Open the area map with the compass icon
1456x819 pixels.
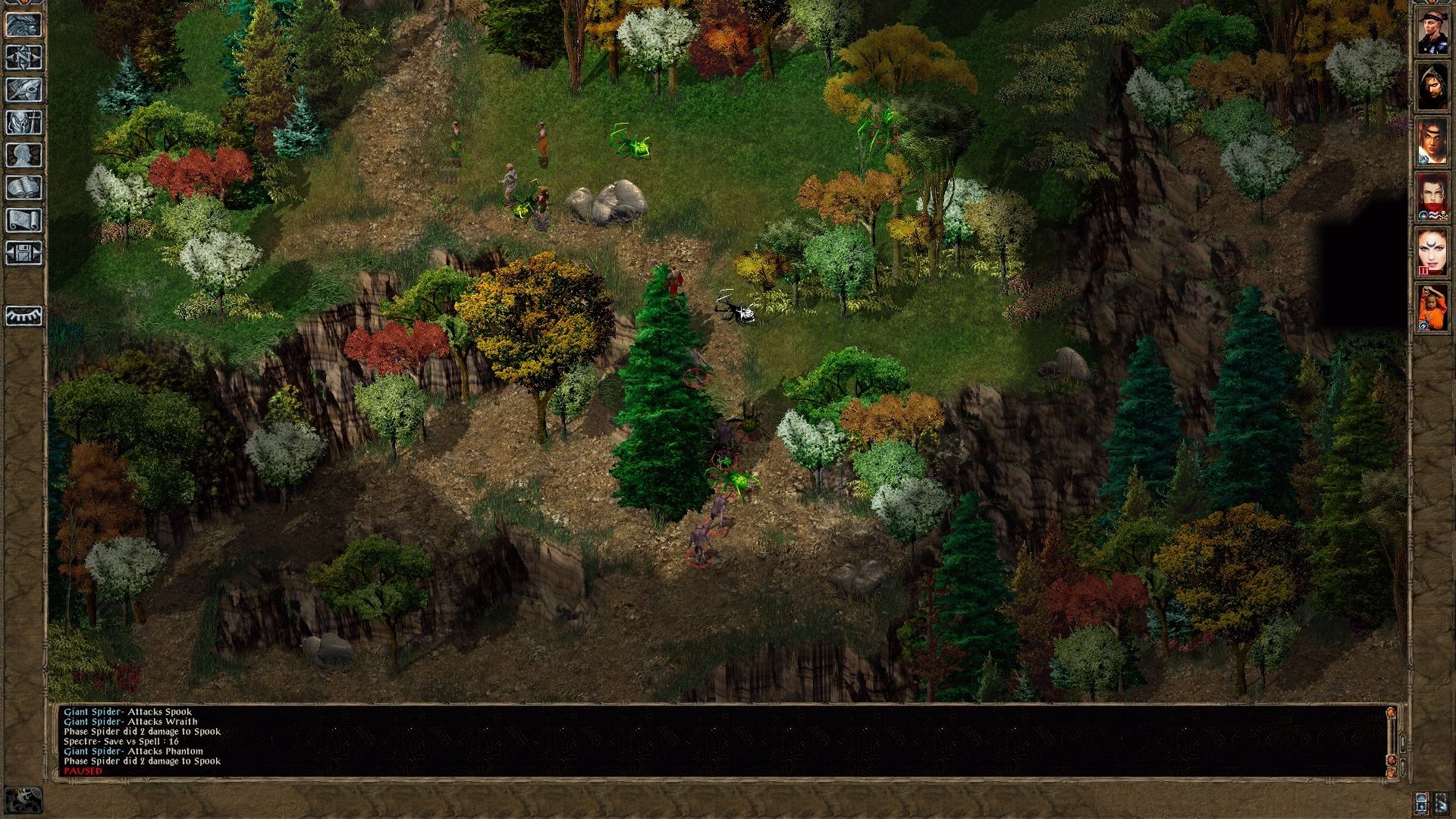[24, 57]
